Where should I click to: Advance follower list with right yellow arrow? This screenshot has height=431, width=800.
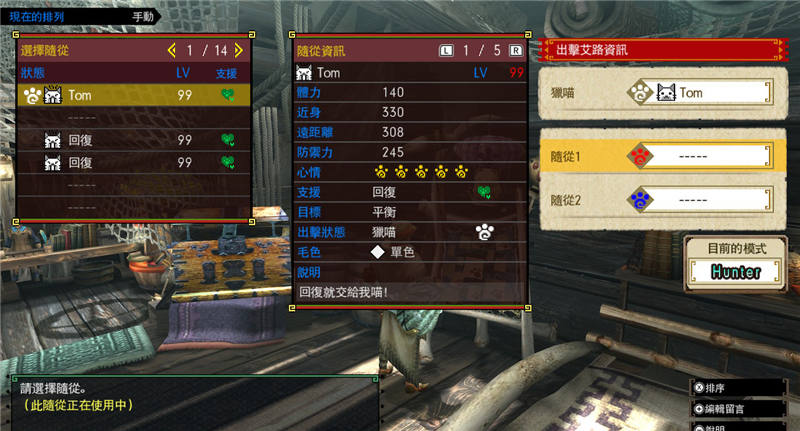point(239,49)
